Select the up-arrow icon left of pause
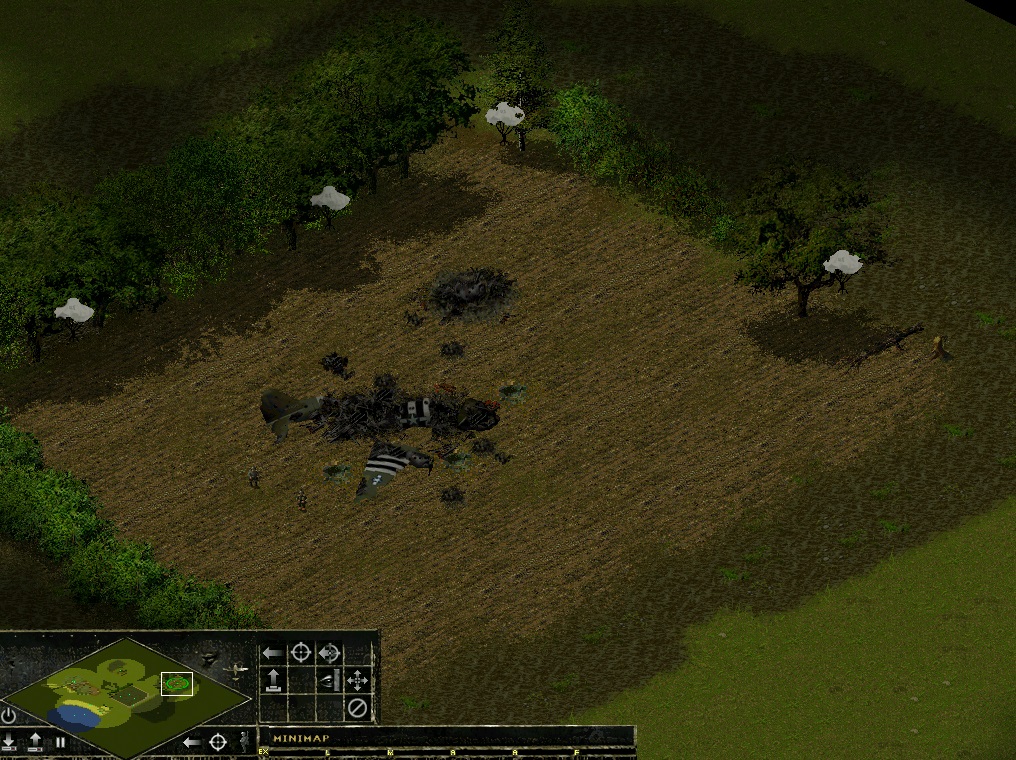The height and width of the screenshot is (760, 1016). point(36,742)
